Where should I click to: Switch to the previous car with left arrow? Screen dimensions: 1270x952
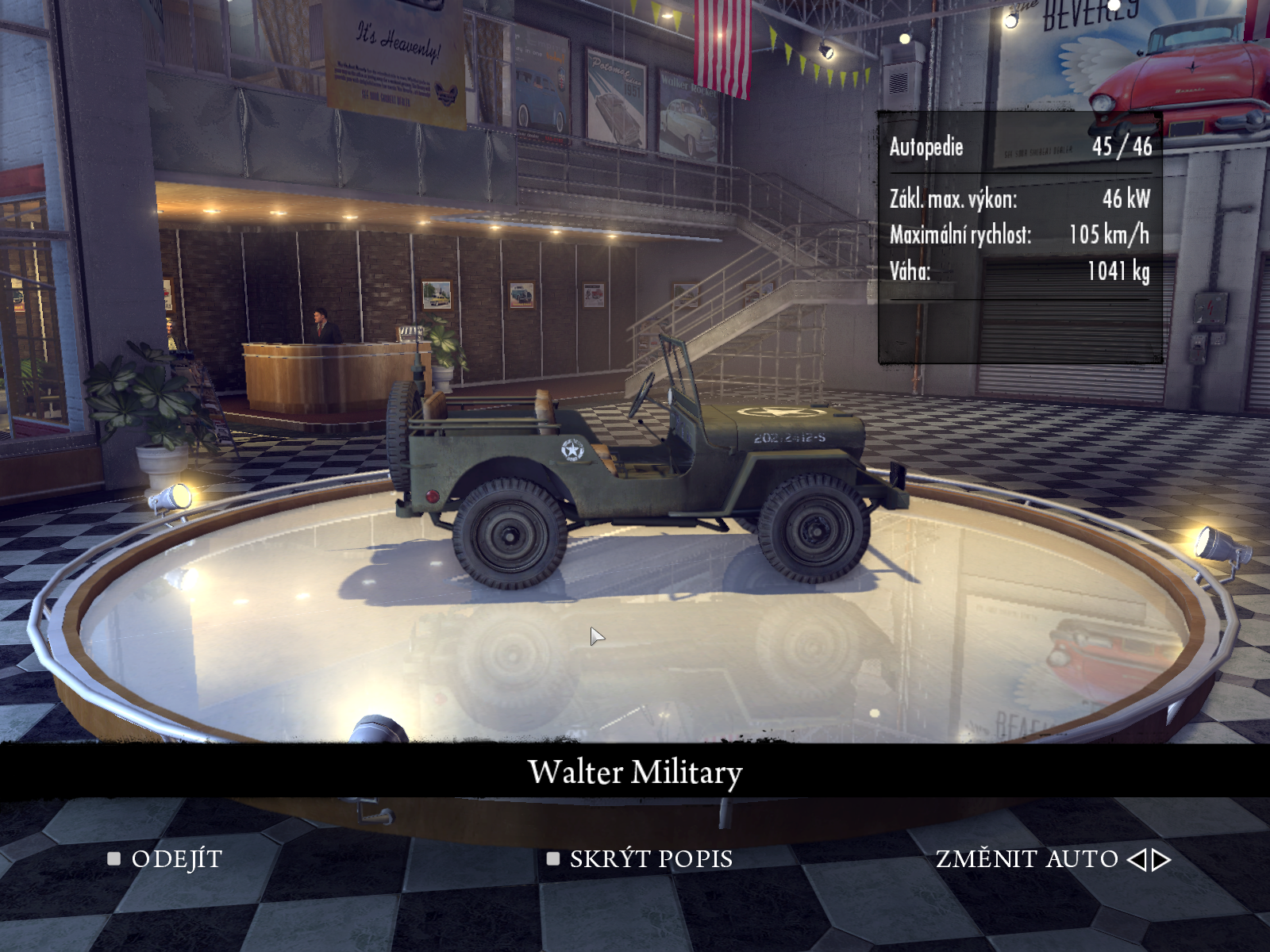tap(1137, 859)
